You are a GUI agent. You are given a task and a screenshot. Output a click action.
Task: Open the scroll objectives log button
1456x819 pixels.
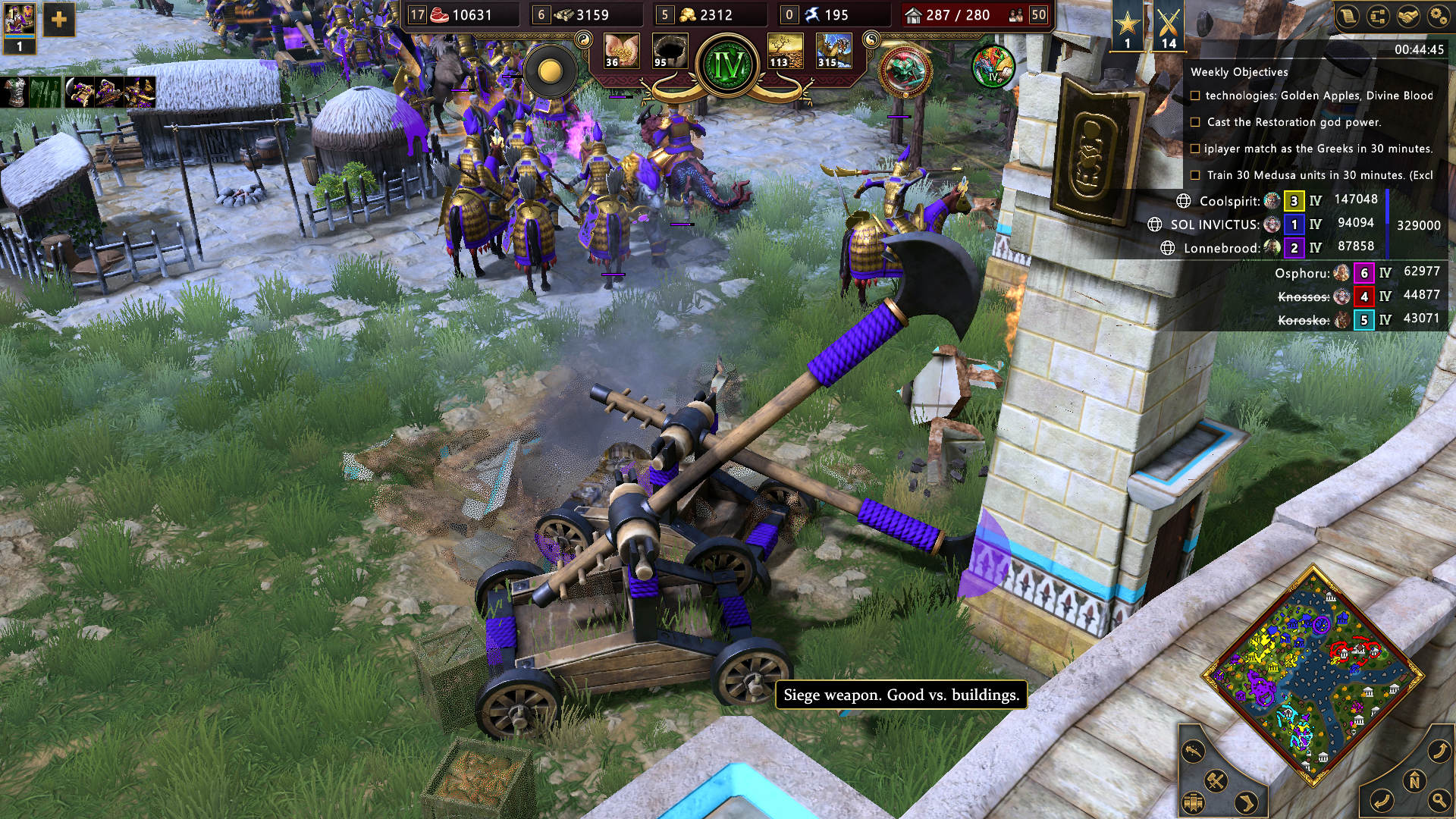tap(1348, 17)
